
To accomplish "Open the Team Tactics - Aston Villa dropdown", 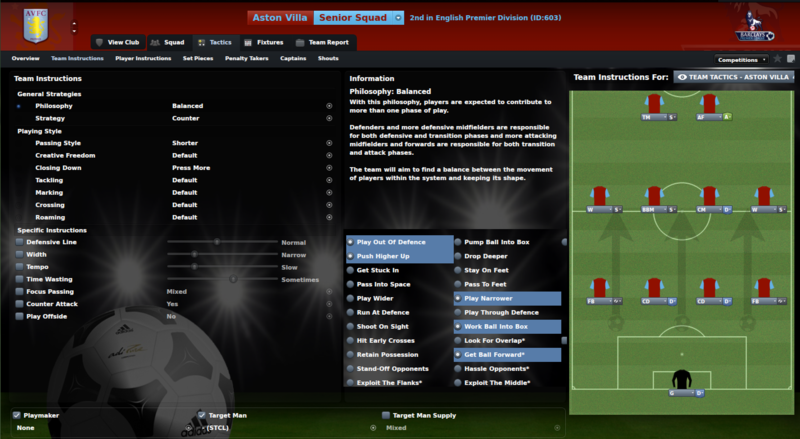I will 731,77.
